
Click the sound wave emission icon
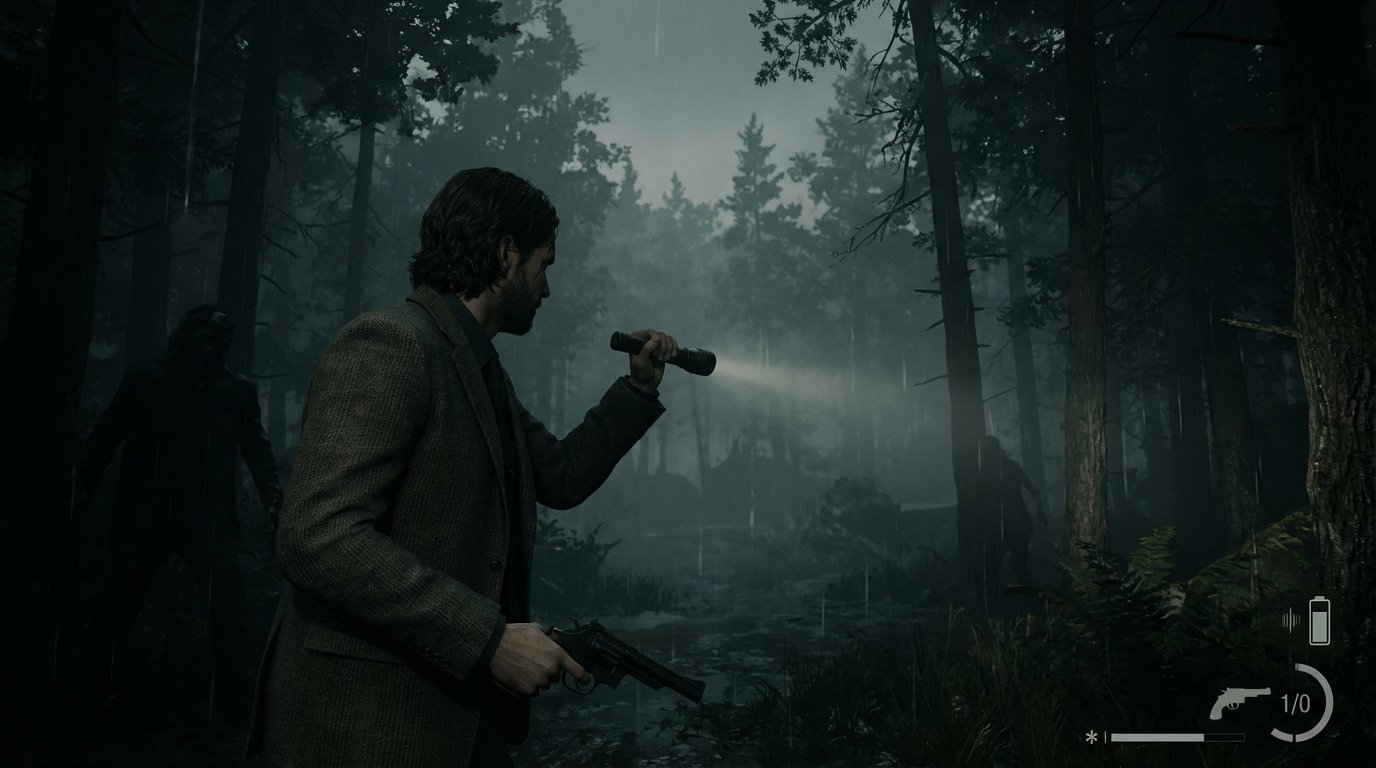point(1291,618)
